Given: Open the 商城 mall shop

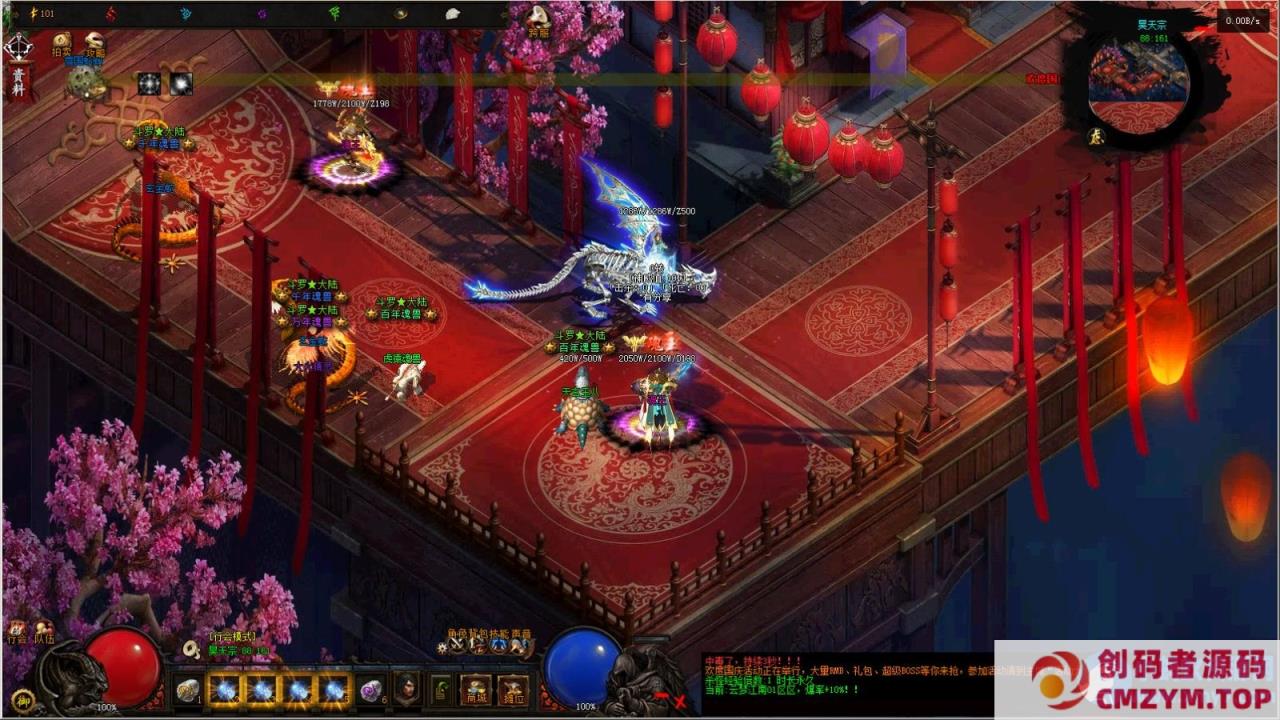Looking at the screenshot, I should (475, 691).
